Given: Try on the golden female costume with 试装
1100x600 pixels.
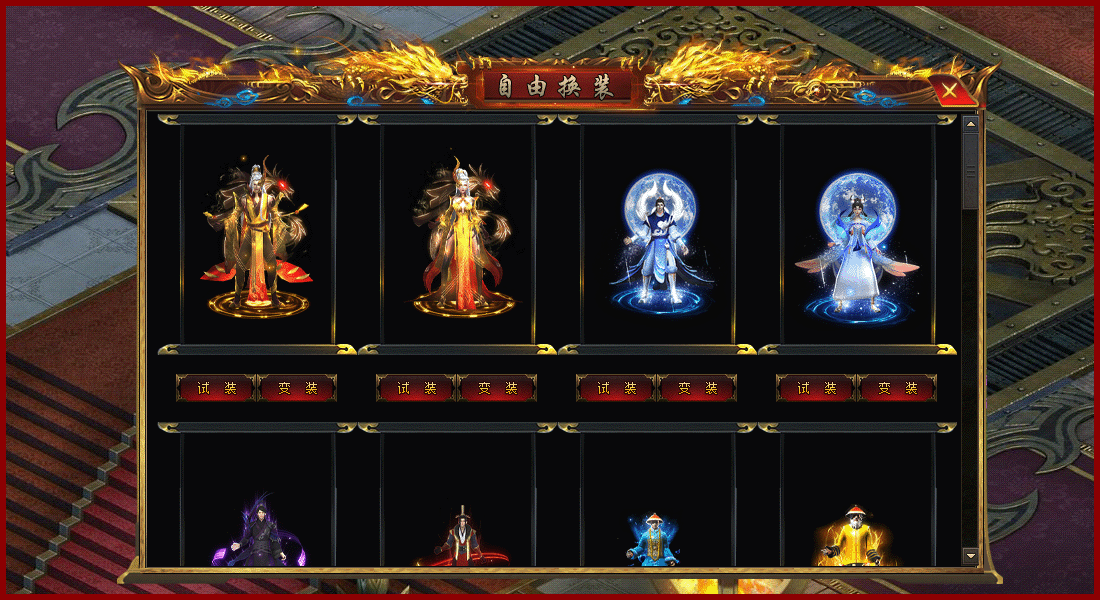Looking at the screenshot, I should pos(417,388).
